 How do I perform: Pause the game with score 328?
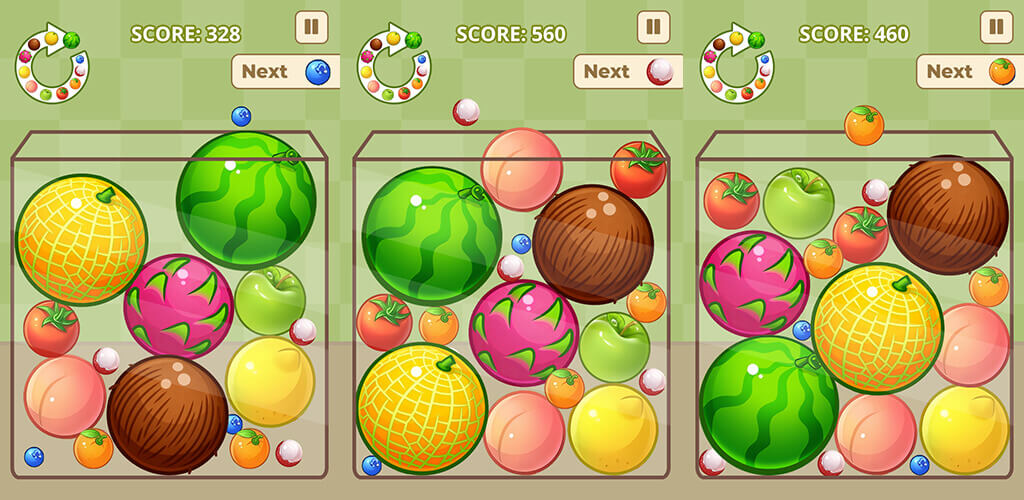coord(311,27)
